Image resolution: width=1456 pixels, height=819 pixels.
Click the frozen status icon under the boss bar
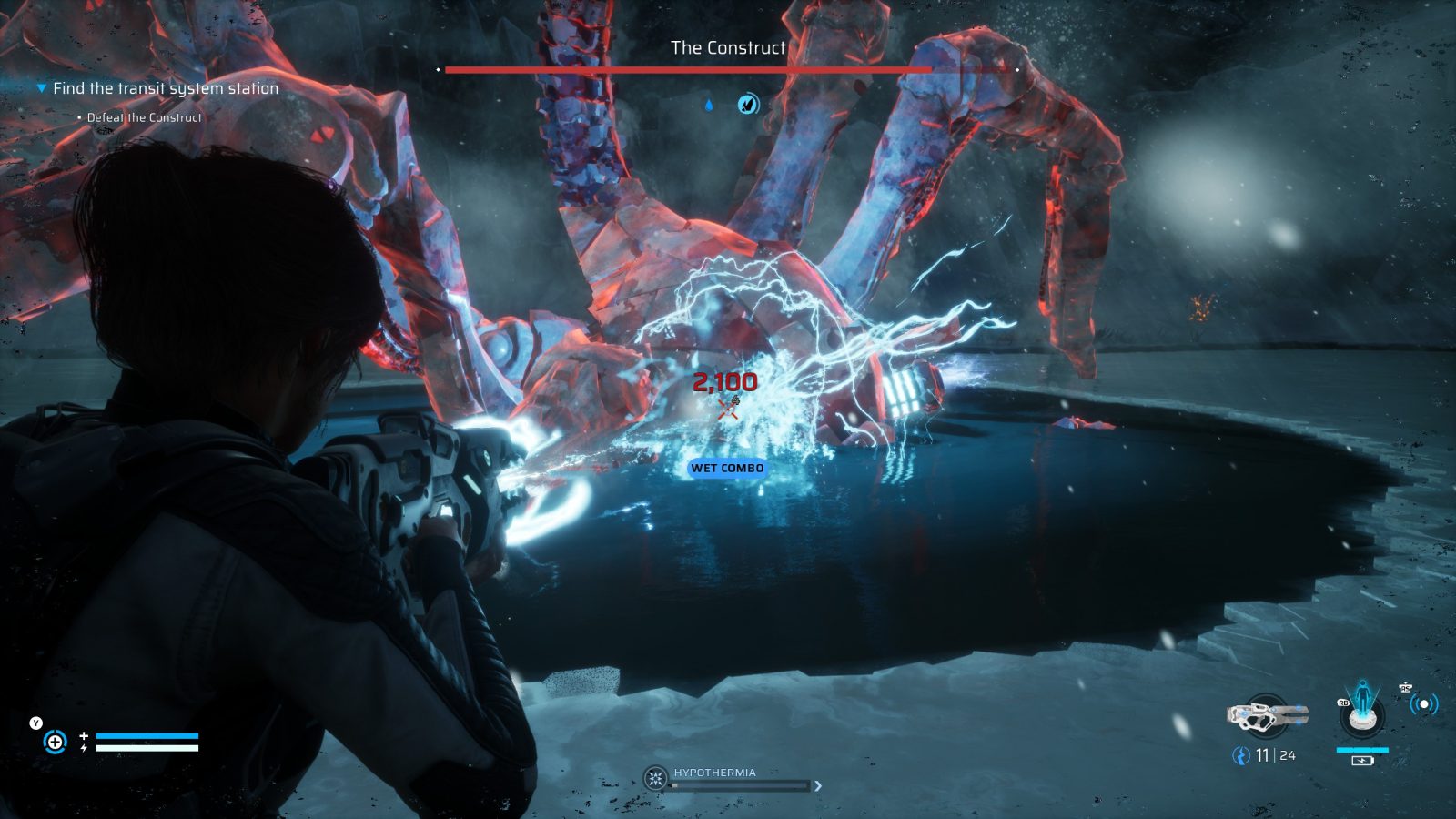click(748, 104)
